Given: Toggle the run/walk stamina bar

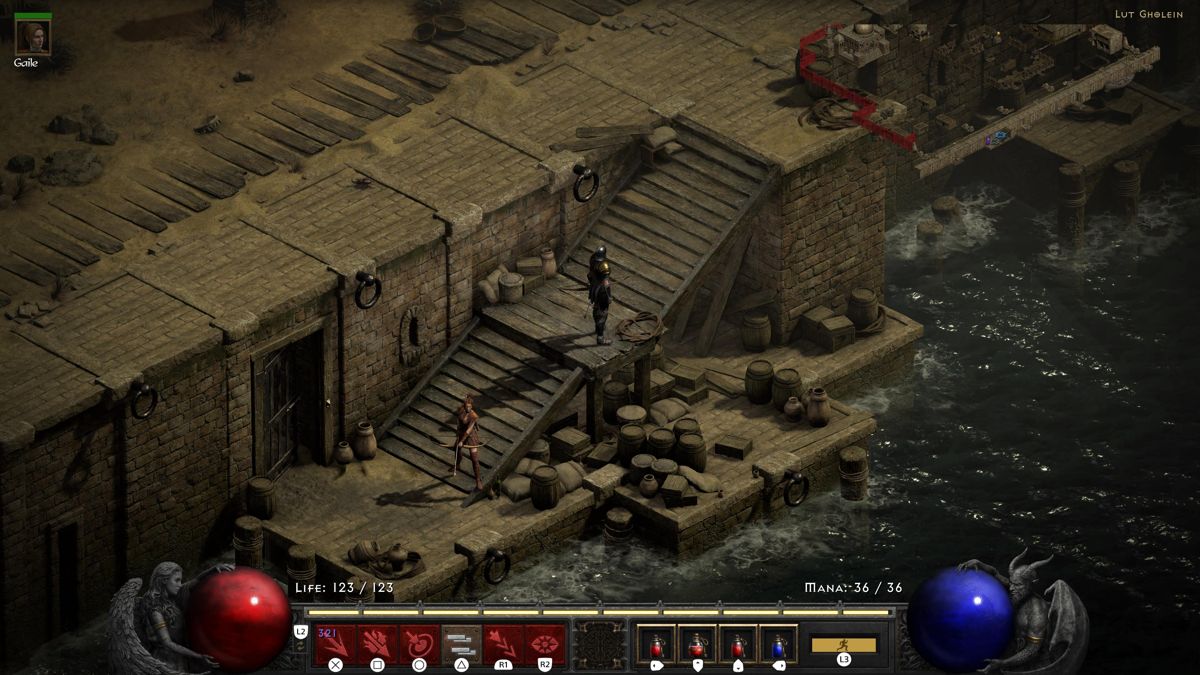Looking at the screenshot, I should point(844,645).
